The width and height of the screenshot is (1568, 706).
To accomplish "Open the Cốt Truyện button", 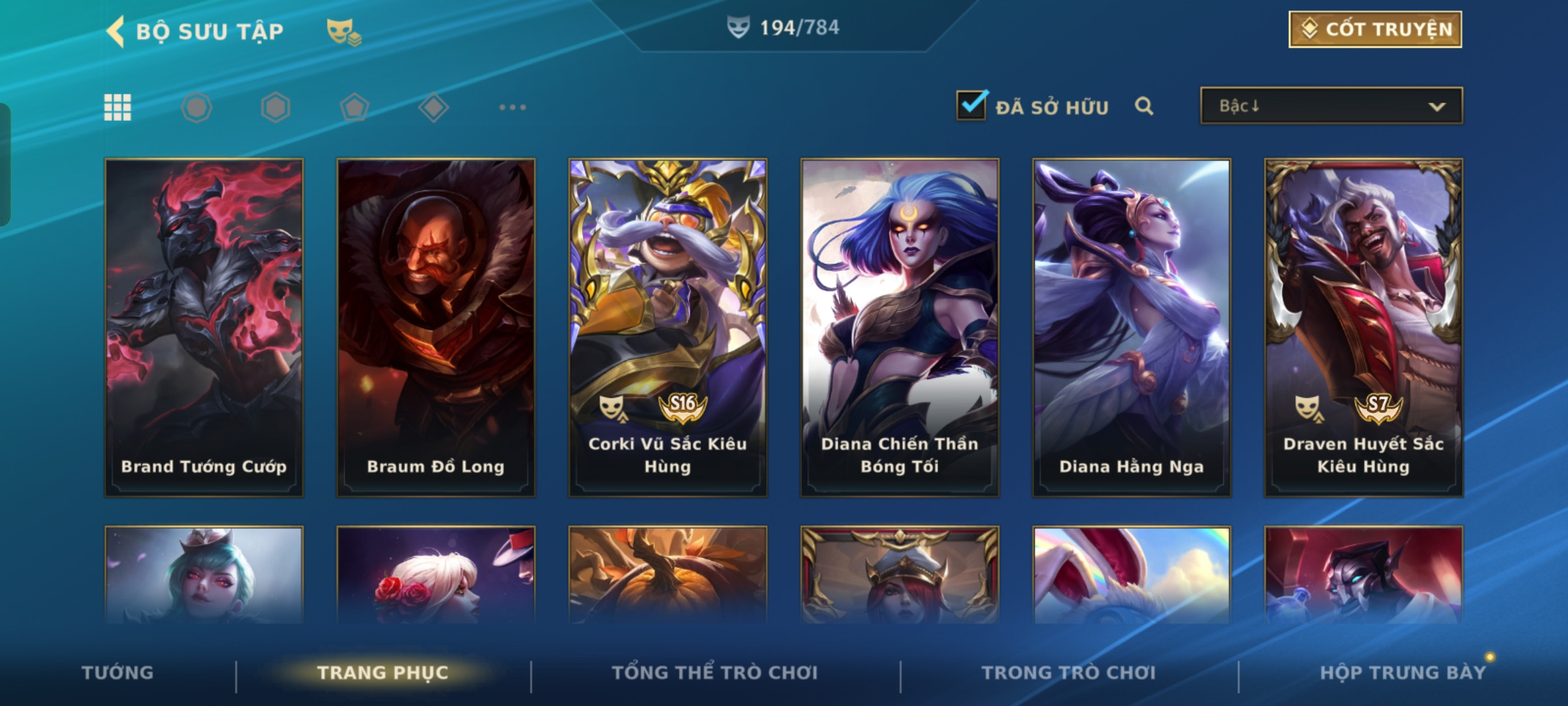I will coord(1375,29).
